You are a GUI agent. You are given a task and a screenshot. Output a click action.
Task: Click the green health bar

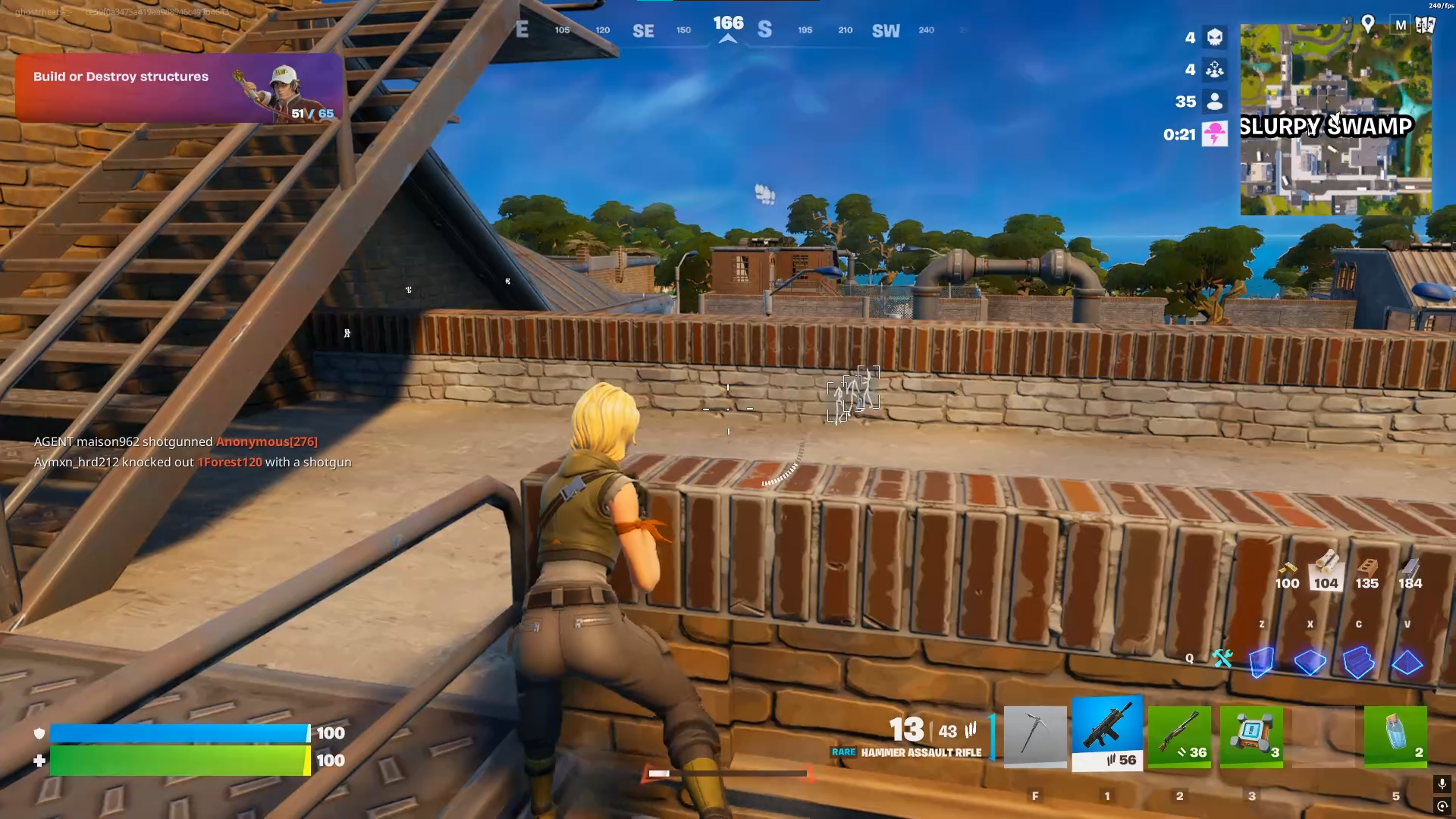click(x=178, y=761)
